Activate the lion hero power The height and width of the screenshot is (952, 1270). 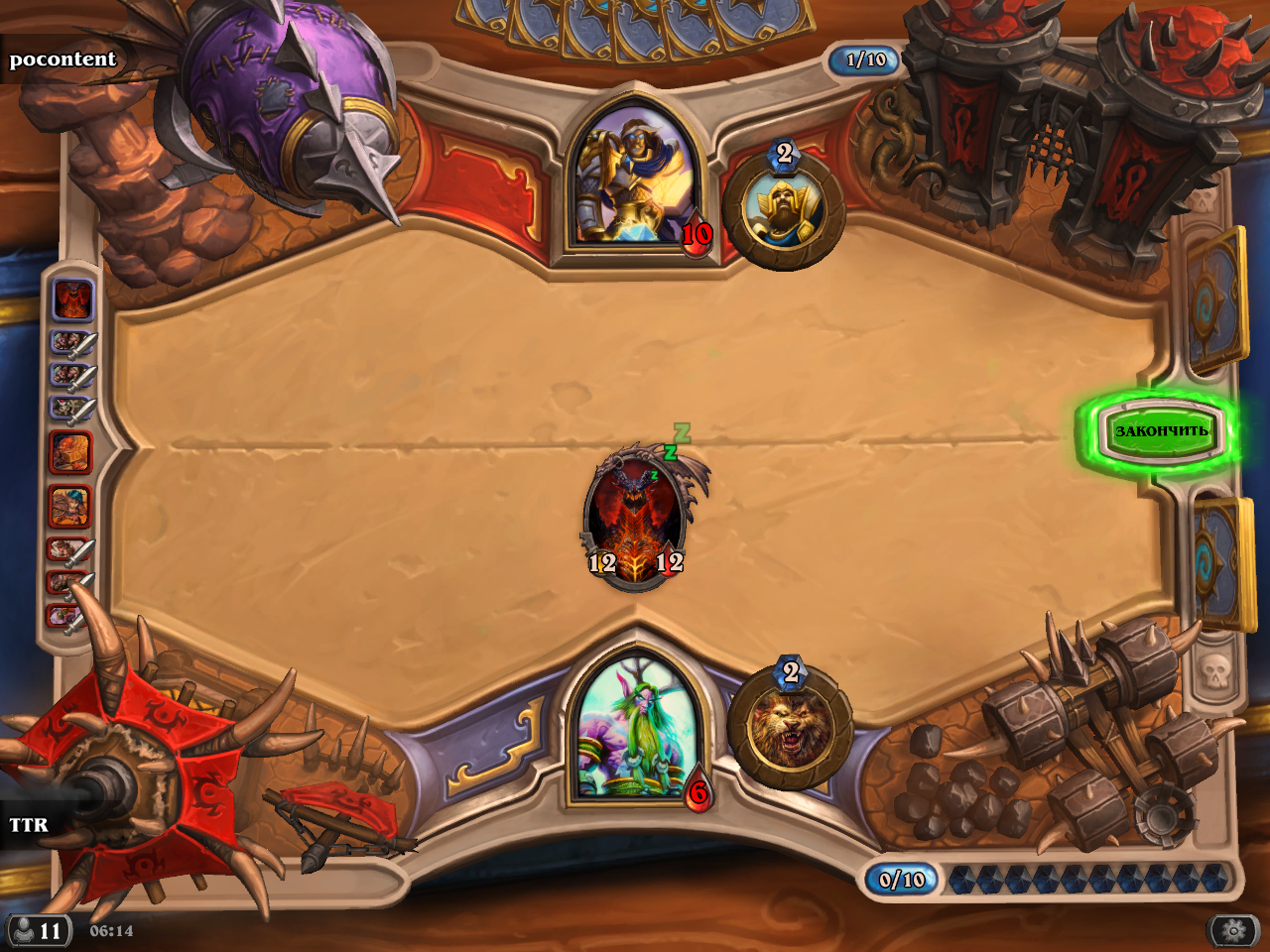[x=790, y=727]
